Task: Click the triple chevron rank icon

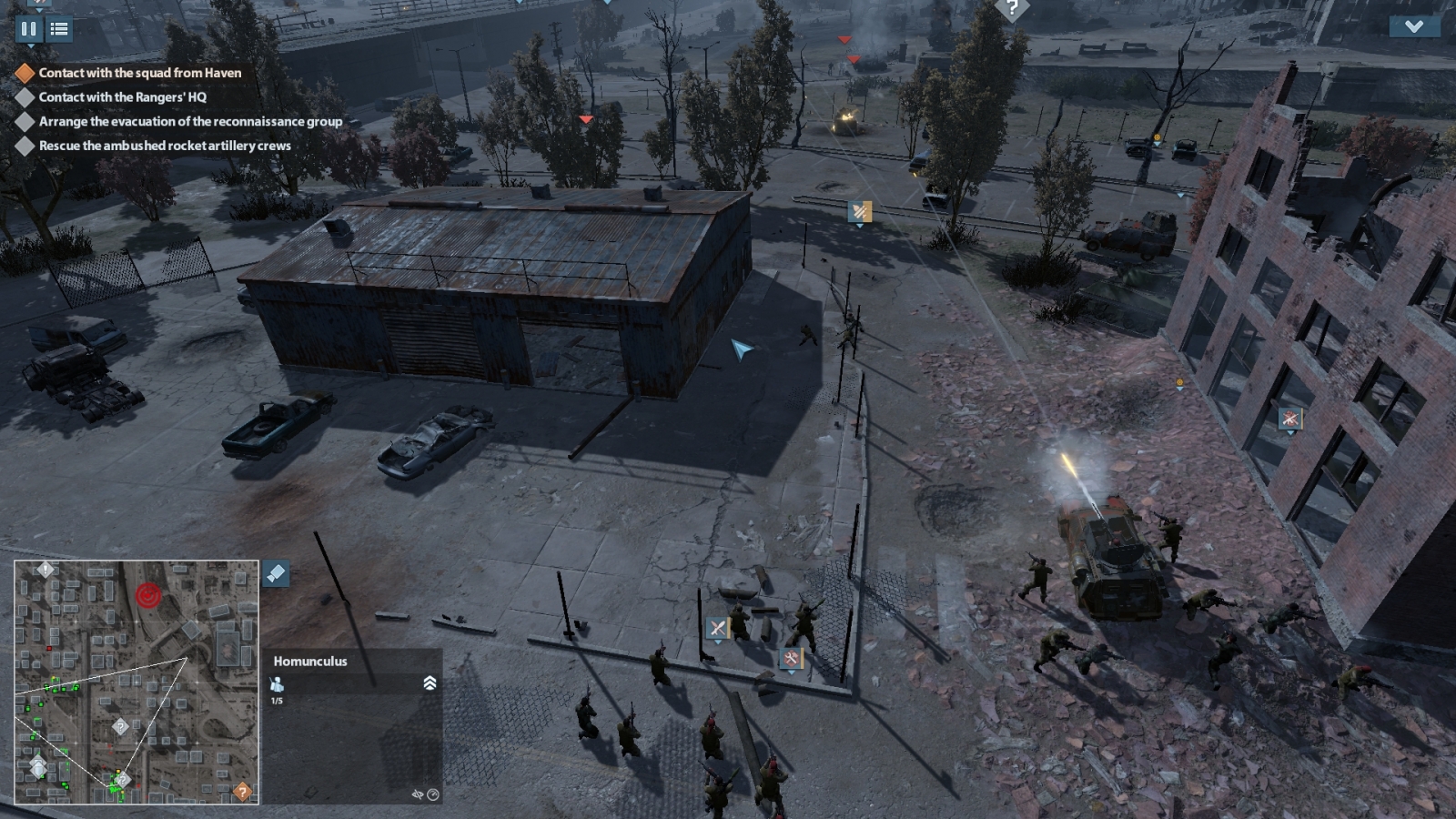Action: pos(430,683)
